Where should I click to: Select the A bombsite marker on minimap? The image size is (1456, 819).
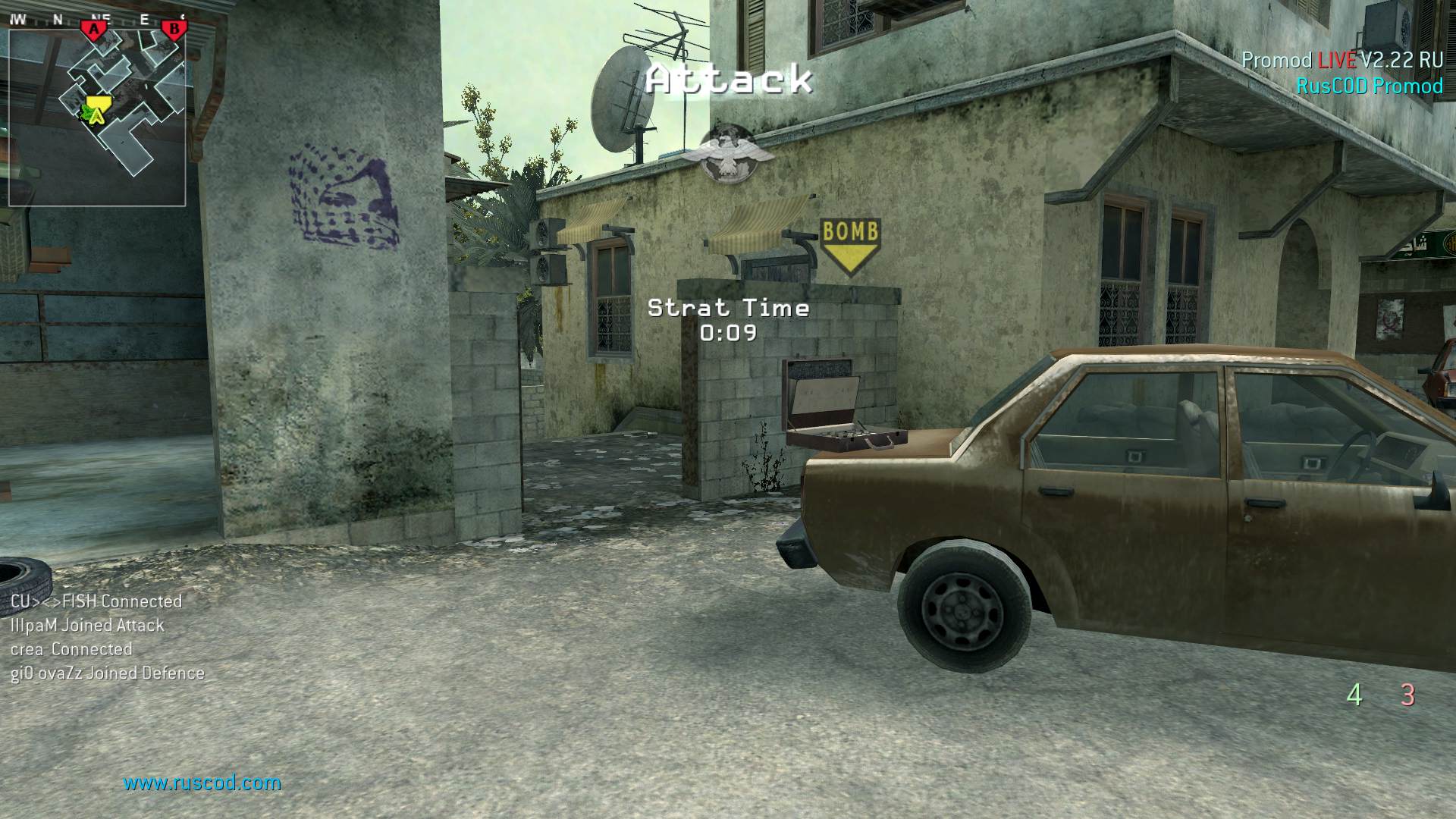(x=94, y=30)
